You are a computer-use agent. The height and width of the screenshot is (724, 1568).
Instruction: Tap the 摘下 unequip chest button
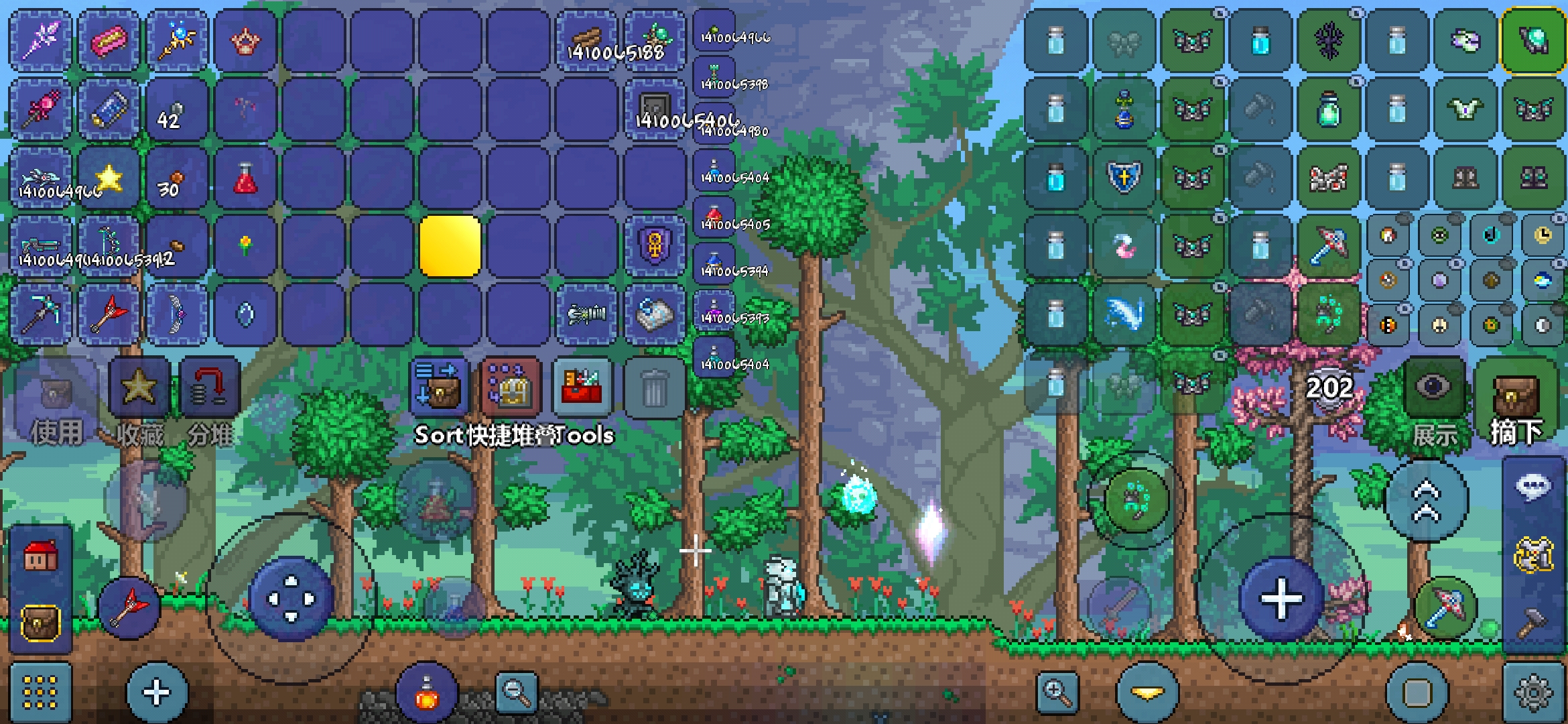click(1516, 397)
